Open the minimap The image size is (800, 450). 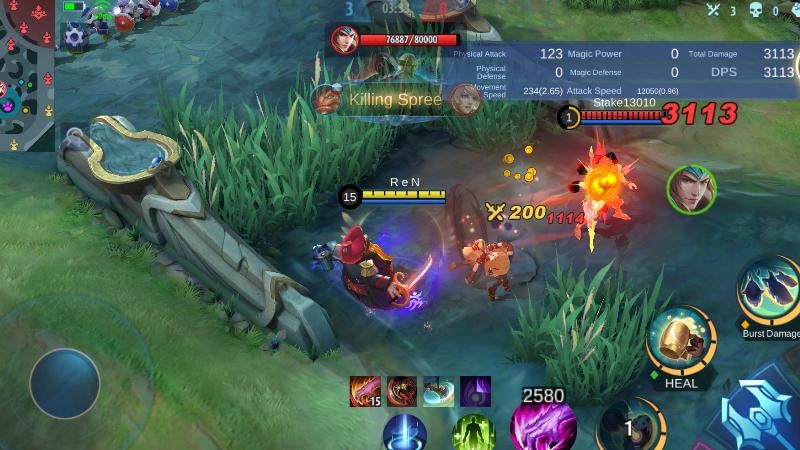(x=27, y=75)
